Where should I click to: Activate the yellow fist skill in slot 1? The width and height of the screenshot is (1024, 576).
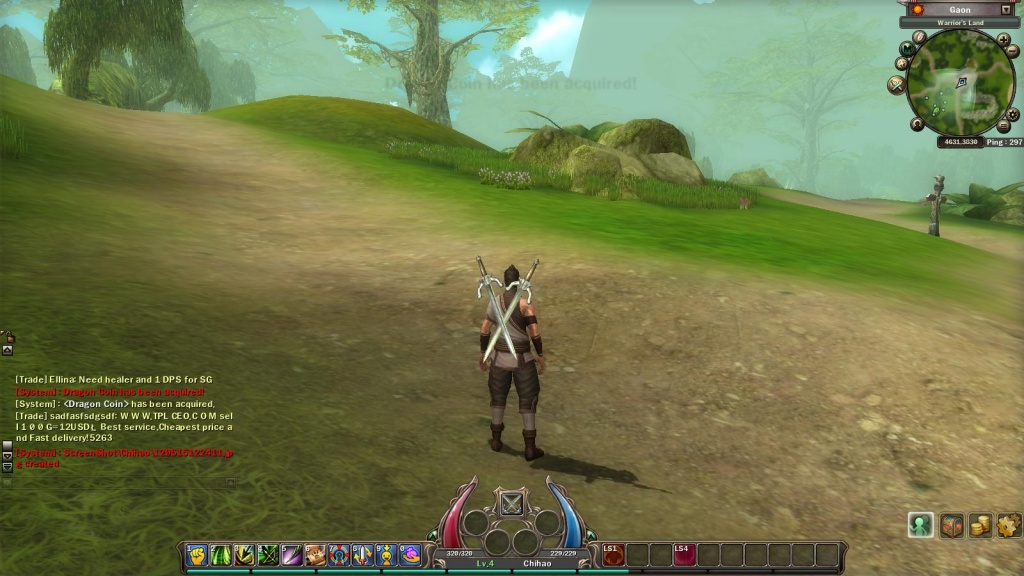pyautogui.click(x=197, y=555)
